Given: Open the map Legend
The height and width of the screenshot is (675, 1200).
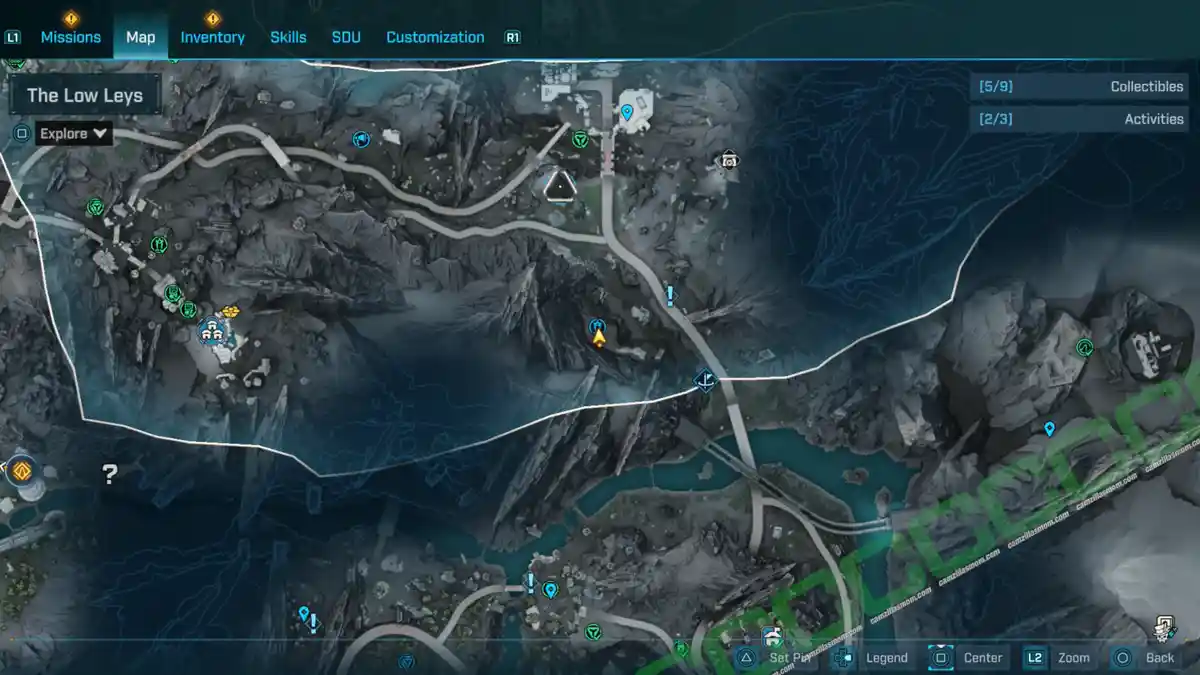Looking at the screenshot, I should point(886,657).
